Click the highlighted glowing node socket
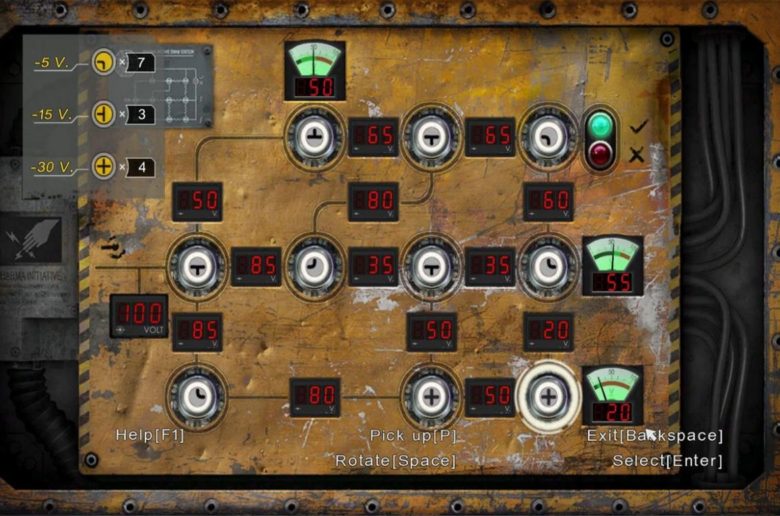 (548, 396)
